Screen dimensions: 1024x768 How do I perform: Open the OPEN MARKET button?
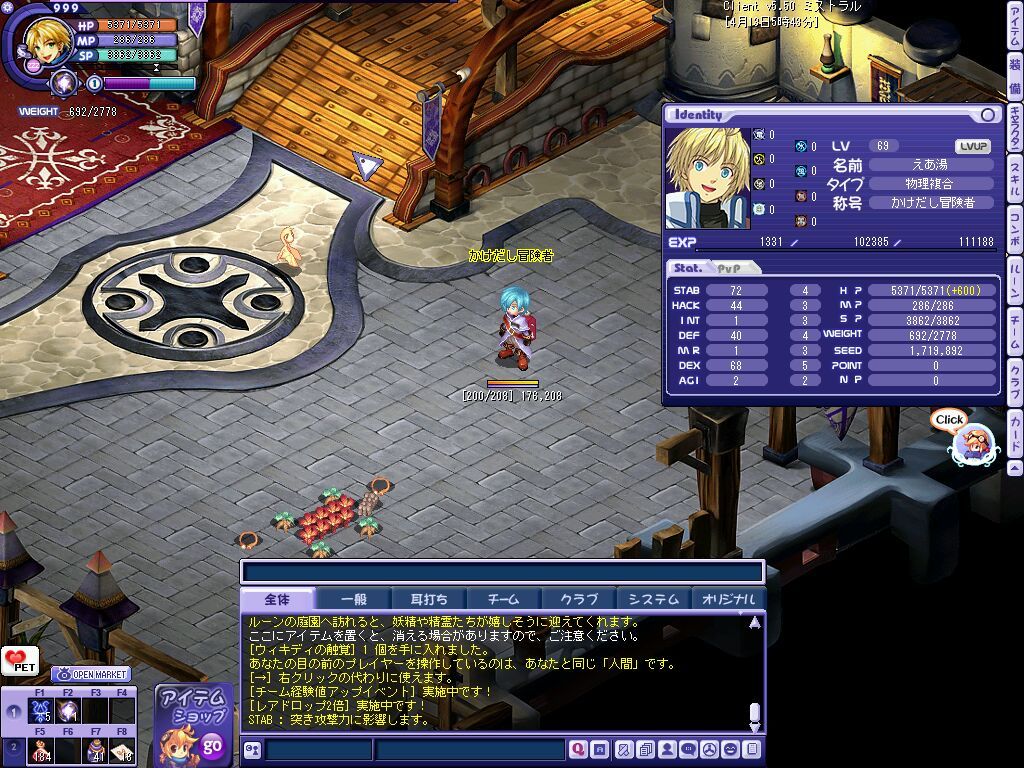click(90, 674)
